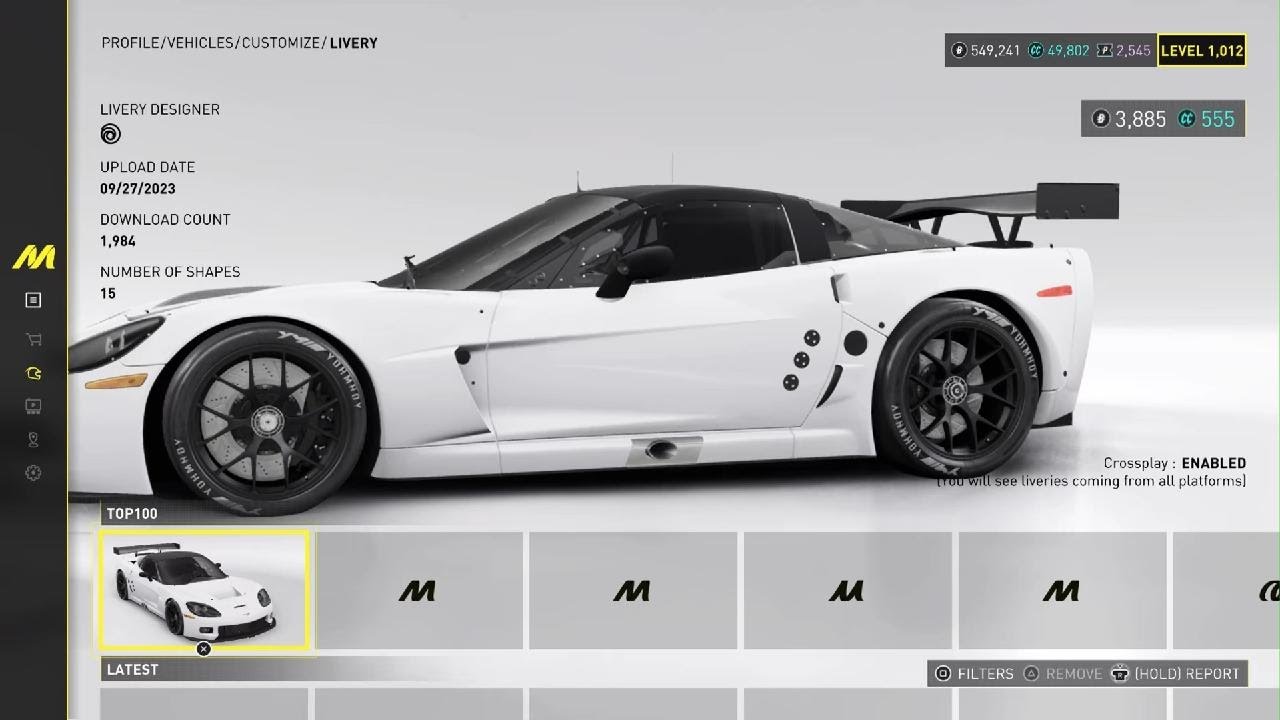Open the map pin sidebar section
The width and height of the screenshot is (1280, 720).
33,439
